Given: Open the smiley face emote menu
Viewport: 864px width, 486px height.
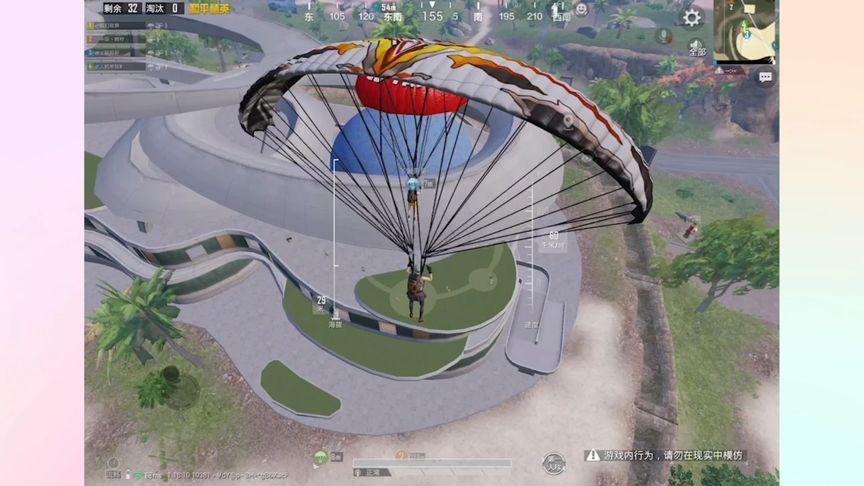Looking at the screenshot, I should coord(581,10).
